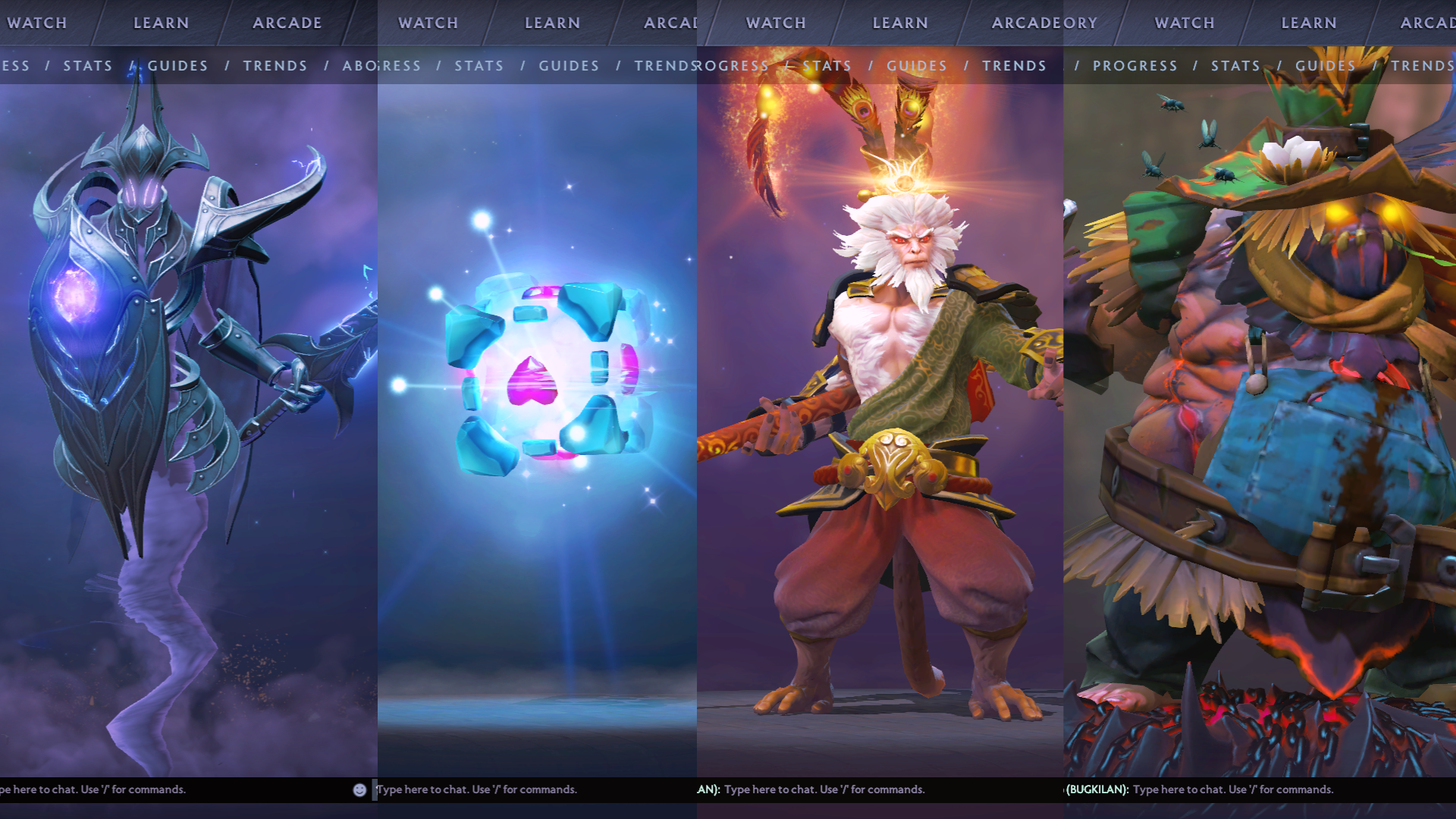The width and height of the screenshot is (1456, 819).
Task: Switch to WATCH above the white-haired monkey hero
Action: pyautogui.click(x=776, y=23)
